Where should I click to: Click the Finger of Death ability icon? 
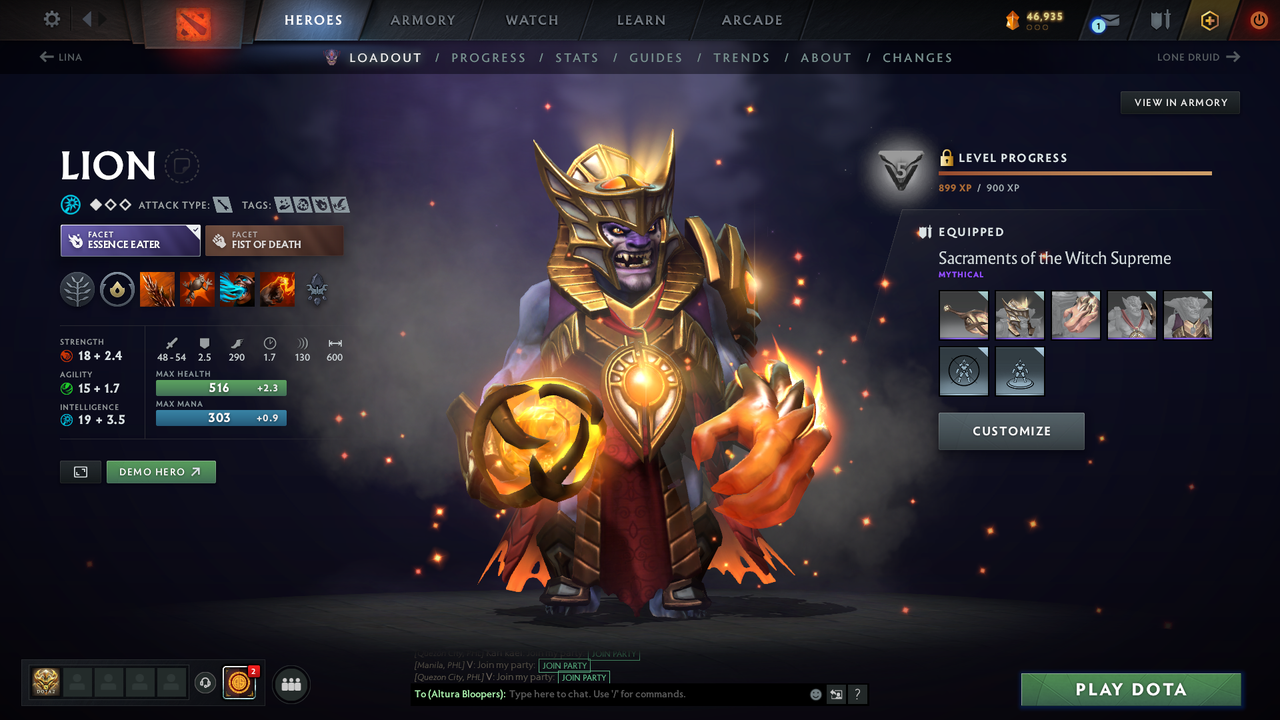[277, 289]
